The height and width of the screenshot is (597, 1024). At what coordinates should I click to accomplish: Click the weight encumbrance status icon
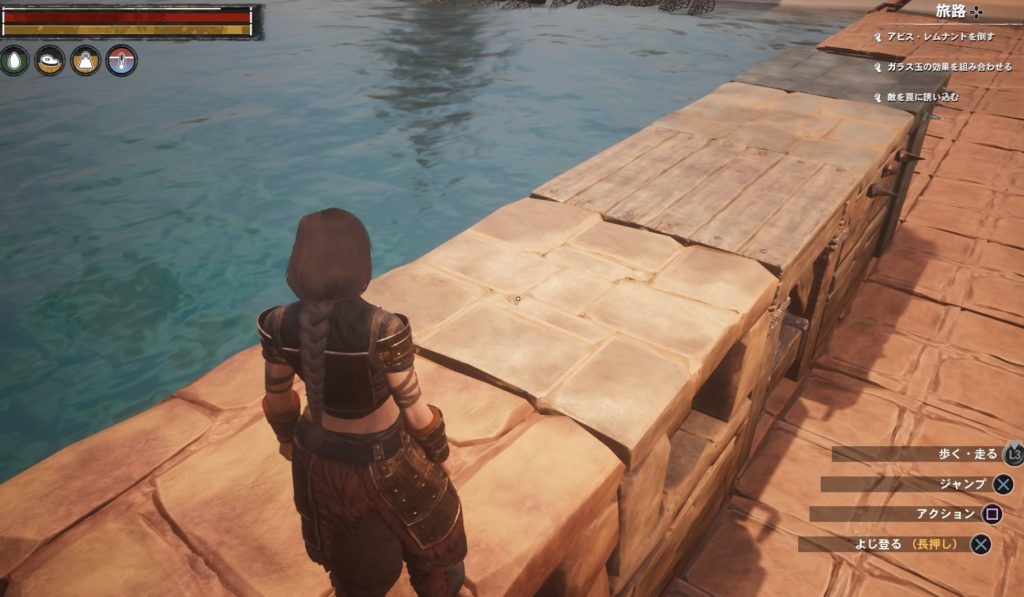86,61
